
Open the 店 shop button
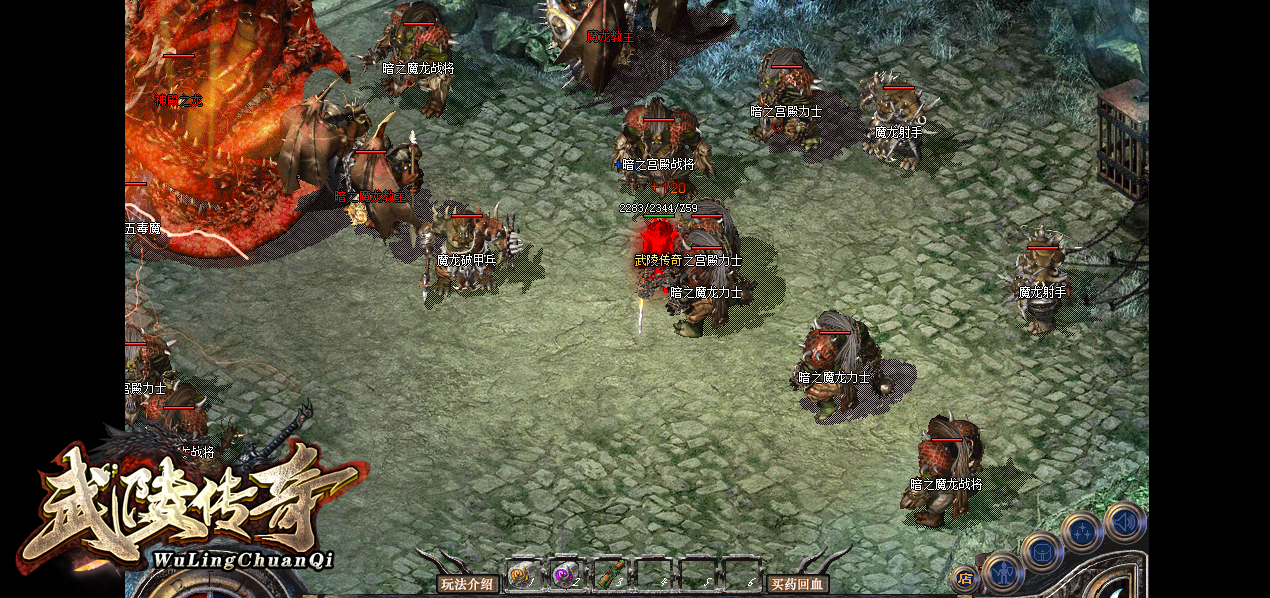tap(964, 577)
